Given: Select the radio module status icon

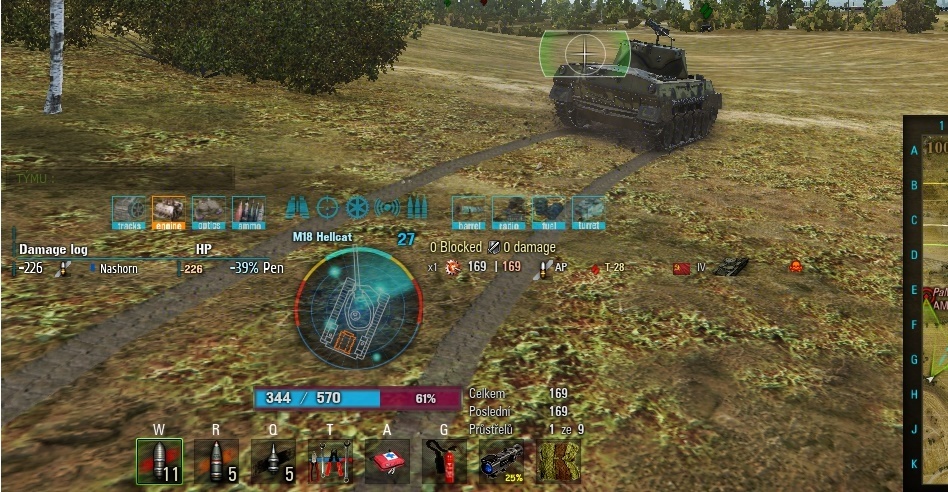Looking at the screenshot, I should click(x=510, y=211).
